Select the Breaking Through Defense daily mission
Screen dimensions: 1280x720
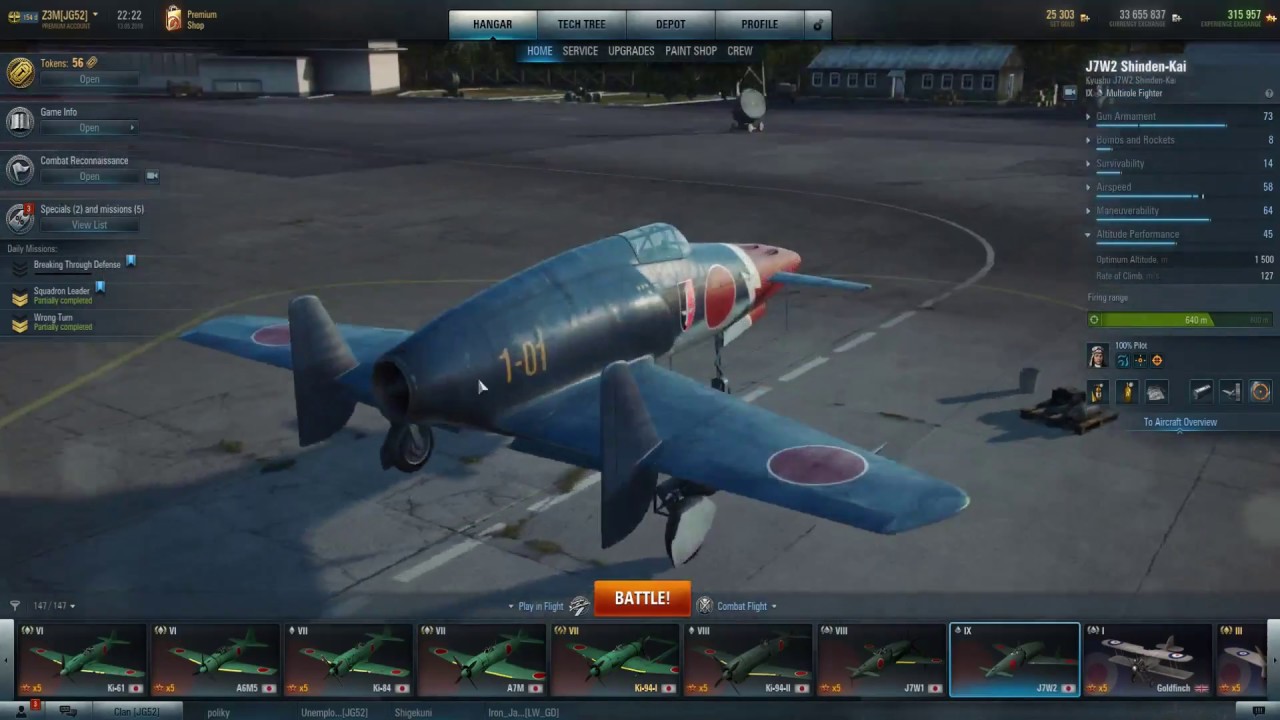76,265
